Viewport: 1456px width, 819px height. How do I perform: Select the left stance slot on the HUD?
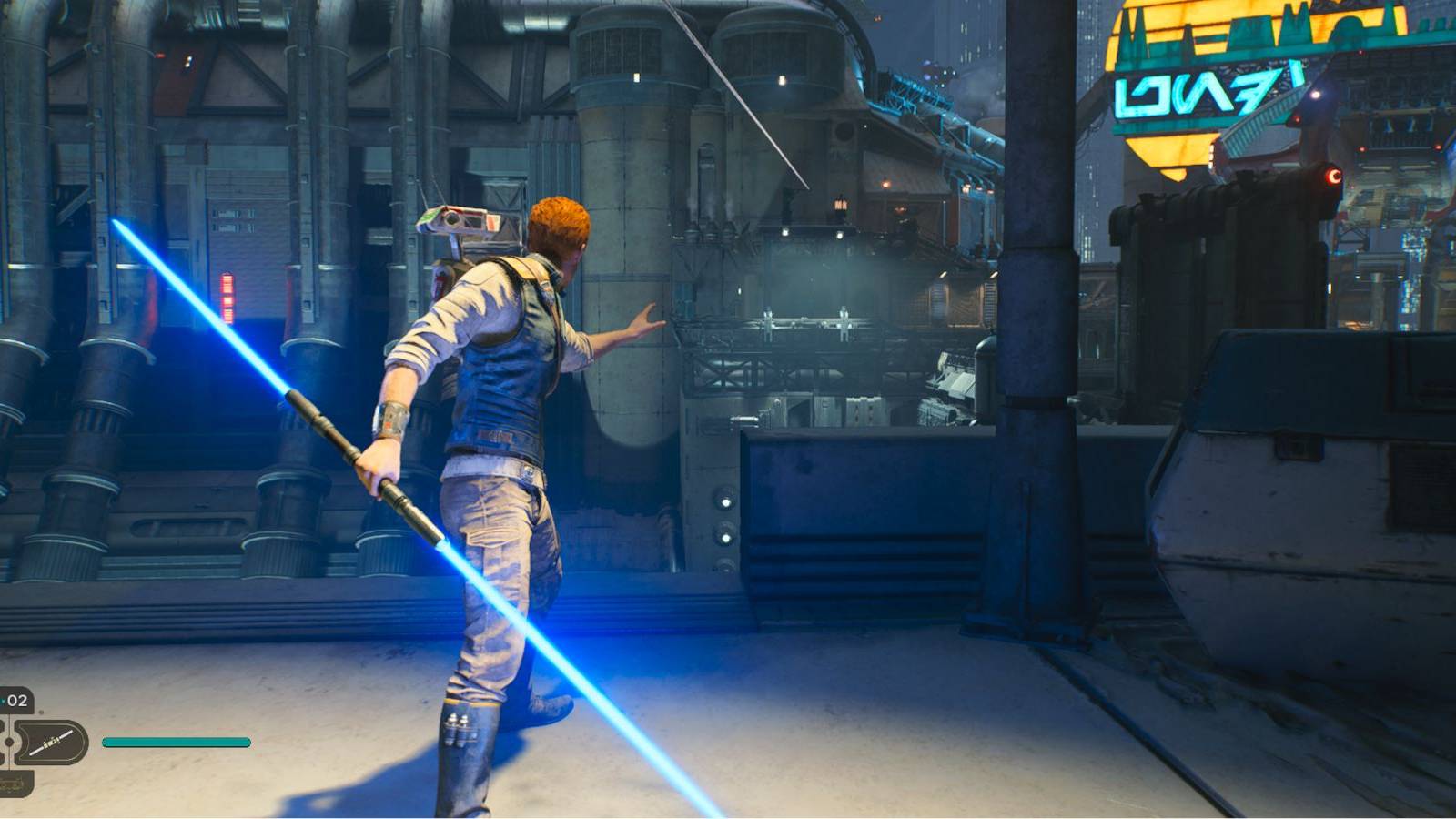[x=4, y=742]
